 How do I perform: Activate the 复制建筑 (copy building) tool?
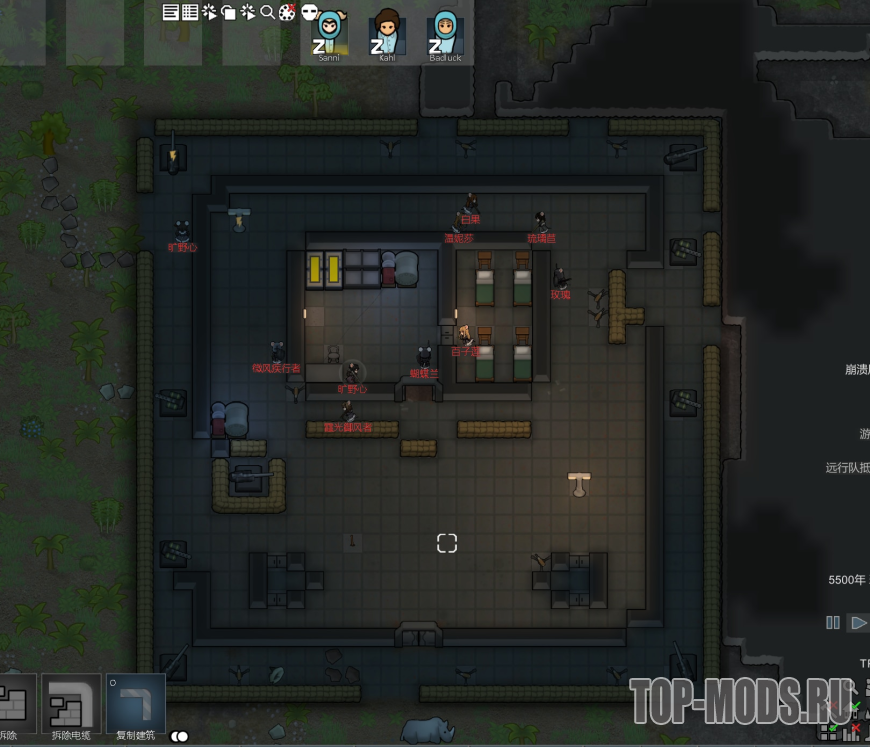click(x=136, y=706)
